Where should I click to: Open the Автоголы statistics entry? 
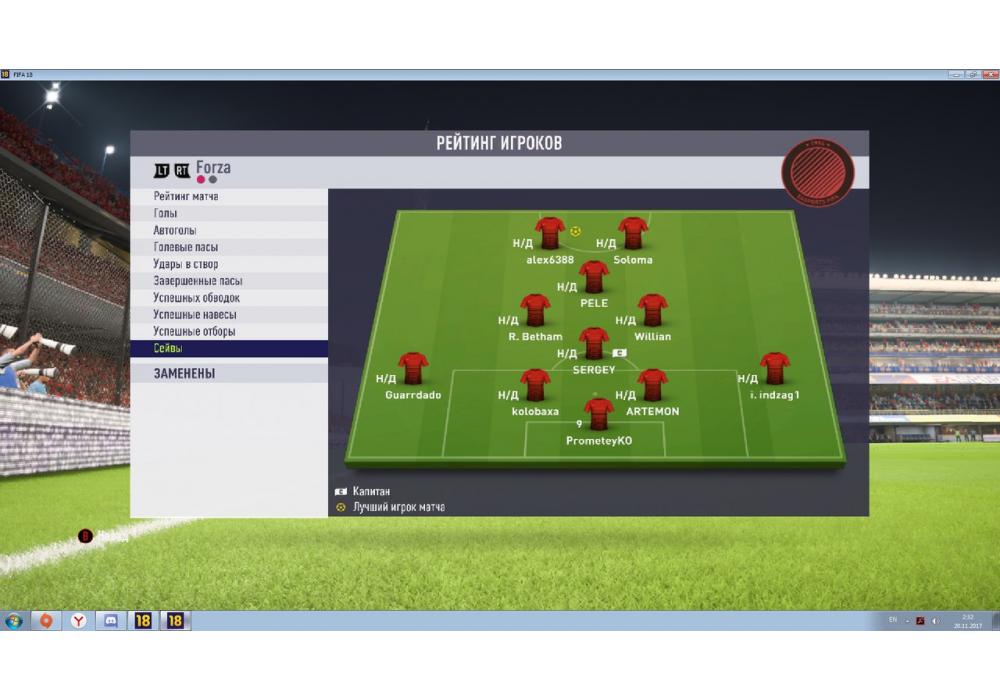[175, 231]
